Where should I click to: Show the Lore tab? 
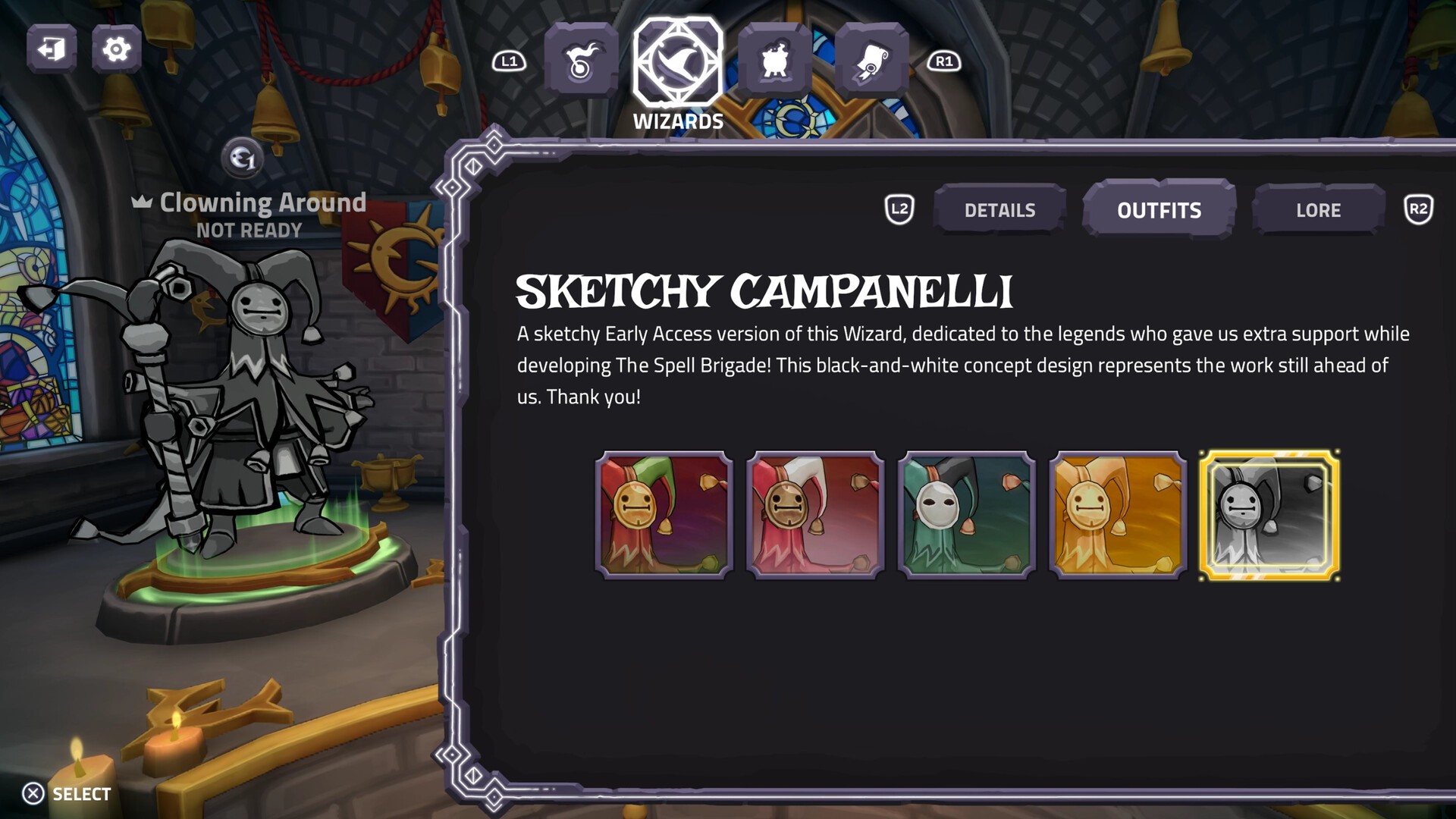click(1318, 210)
